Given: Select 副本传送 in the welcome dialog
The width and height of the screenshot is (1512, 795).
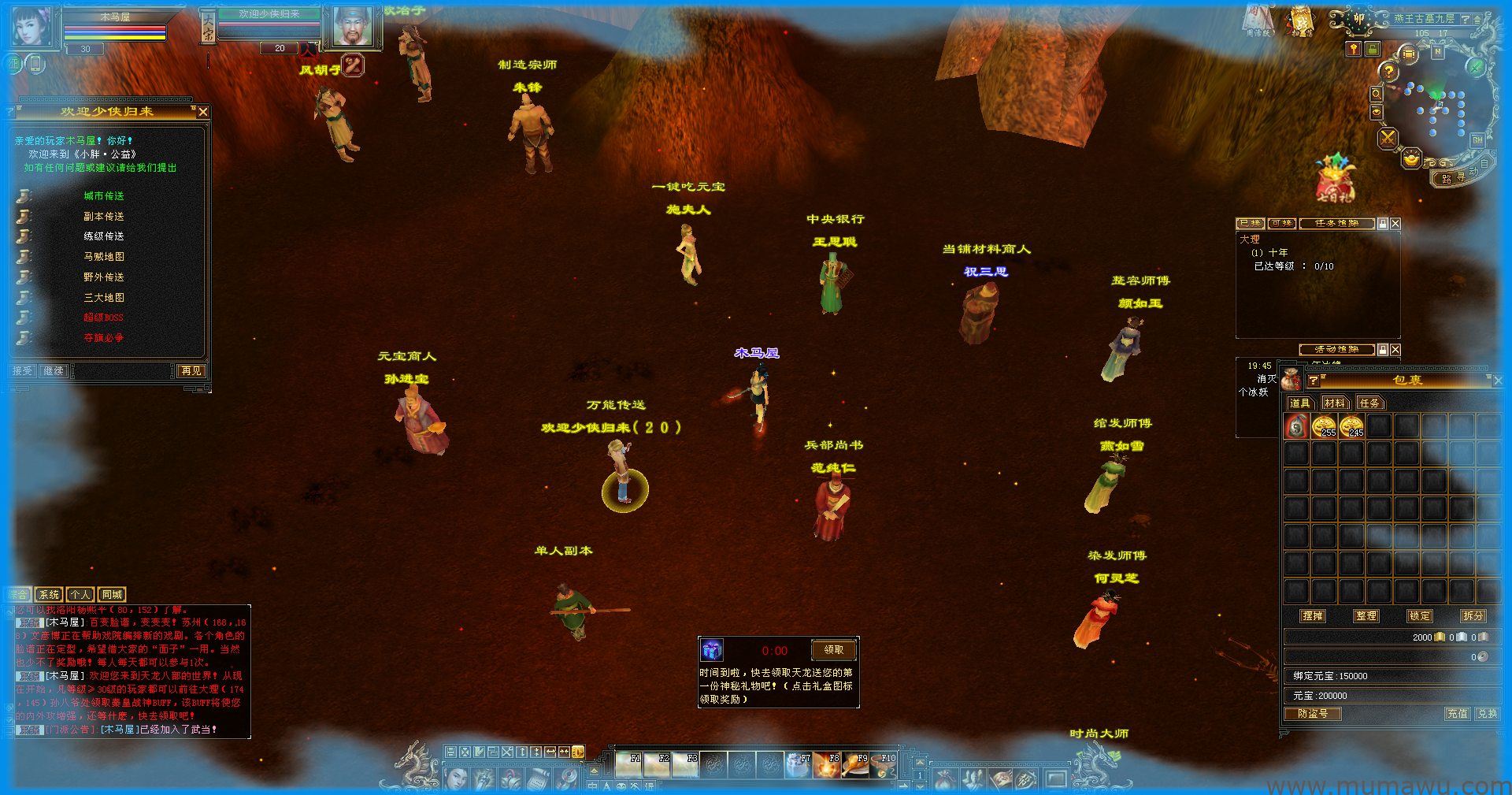Looking at the screenshot, I should [104, 217].
